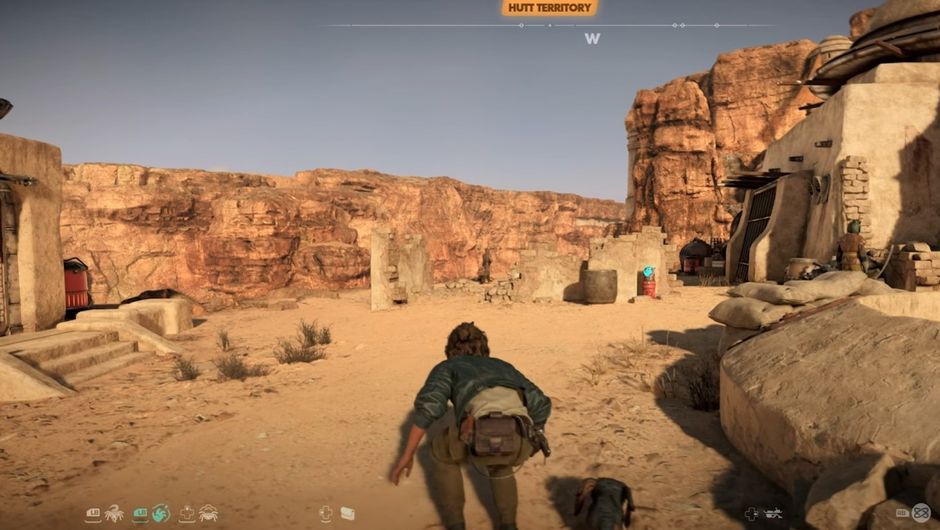Image resolution: width=940 pixels, height=530 pixels.
Task: Click the Hutt Territory location banner
Action: tap(549, 8)
